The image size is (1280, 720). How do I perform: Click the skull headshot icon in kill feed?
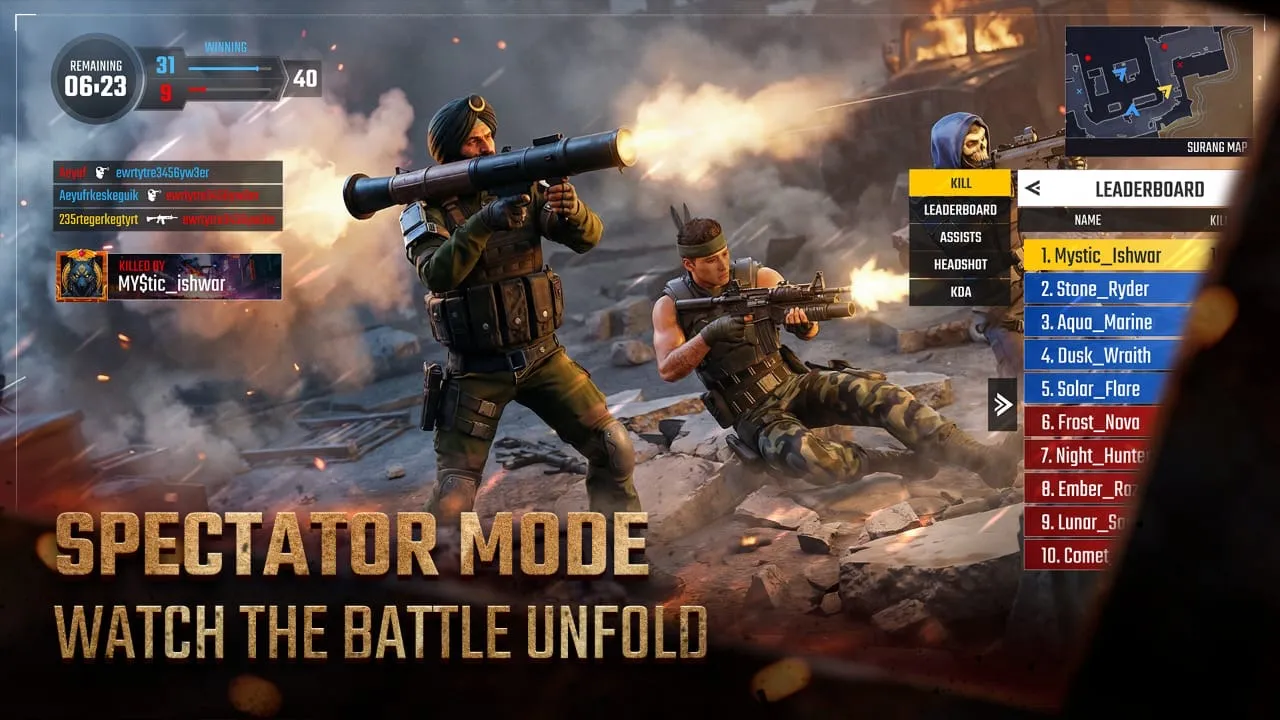point(99,172)
